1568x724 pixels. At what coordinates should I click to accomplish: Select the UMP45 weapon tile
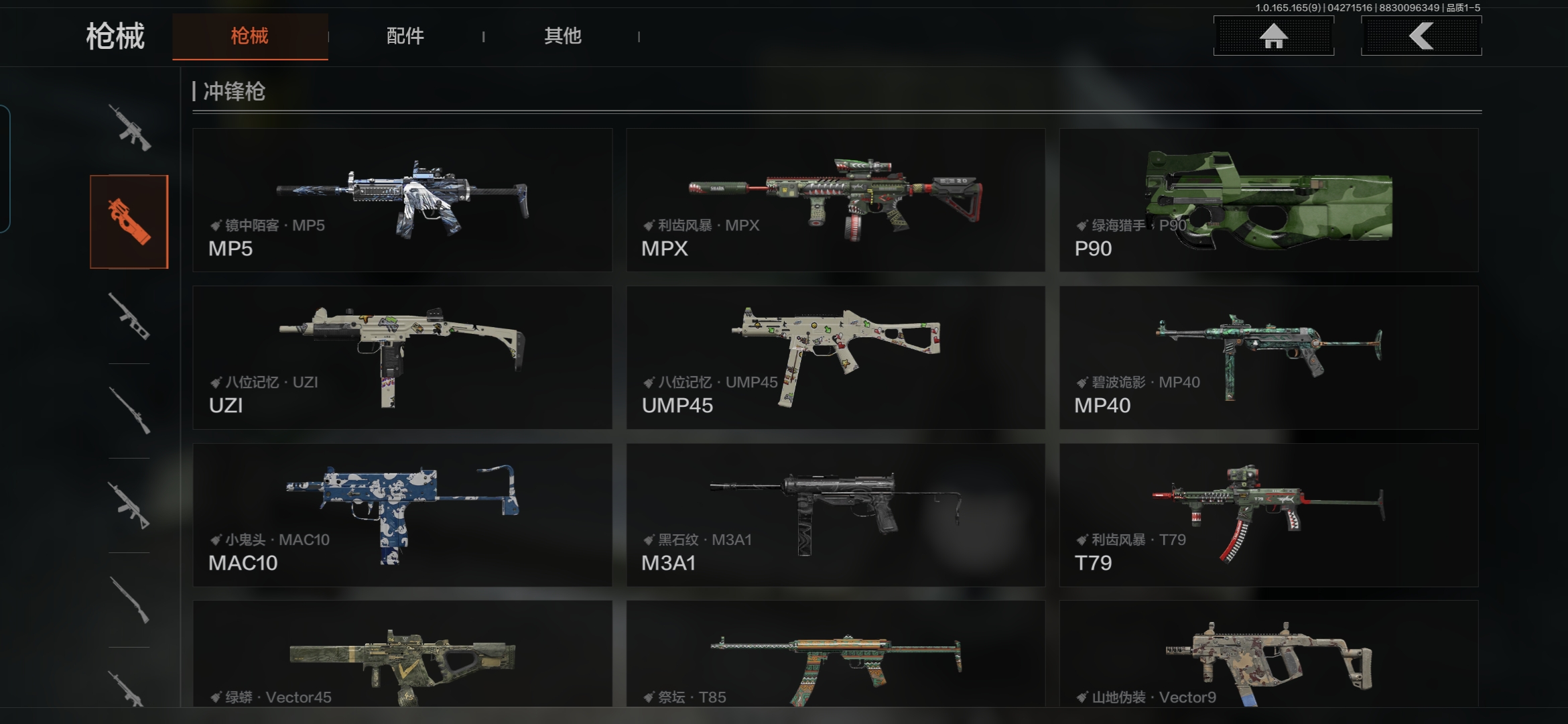point(836,357)
